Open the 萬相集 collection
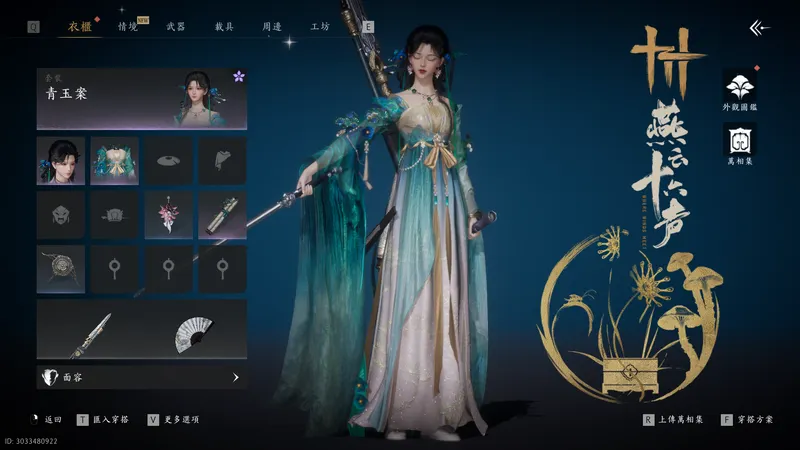This screenshot has width=800, height=450. [740, 143]
